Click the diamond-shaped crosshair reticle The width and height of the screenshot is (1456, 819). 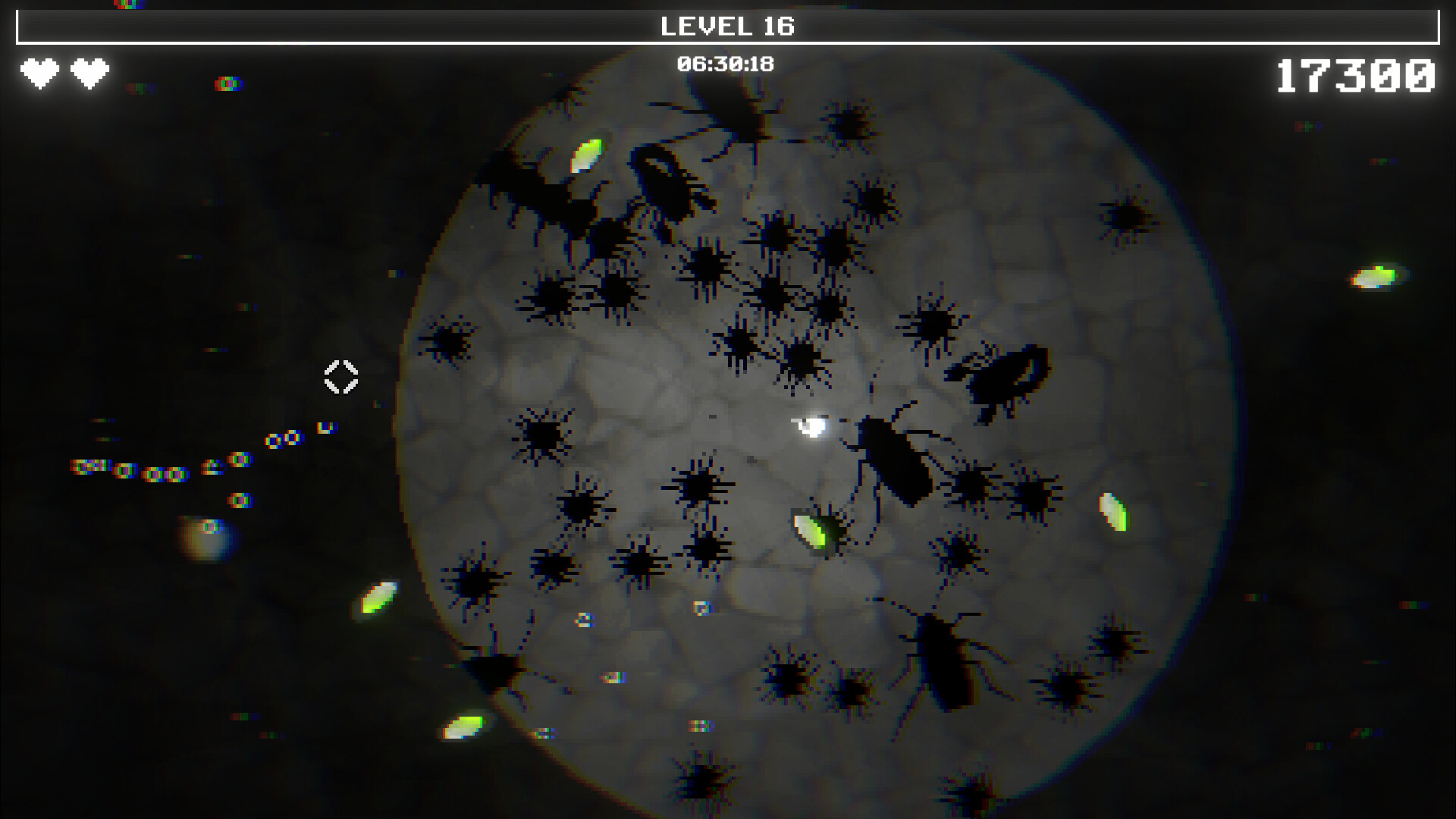pyautogui.click(x=340, y=378)
